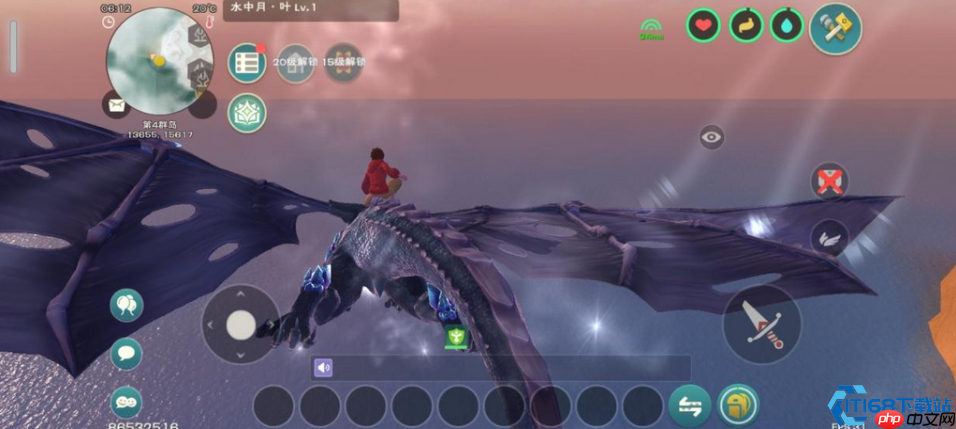The height and width of the screenshot is (429, 956).
Task: Tap the orange icon locked until level 15
Action: pos(343,62)
